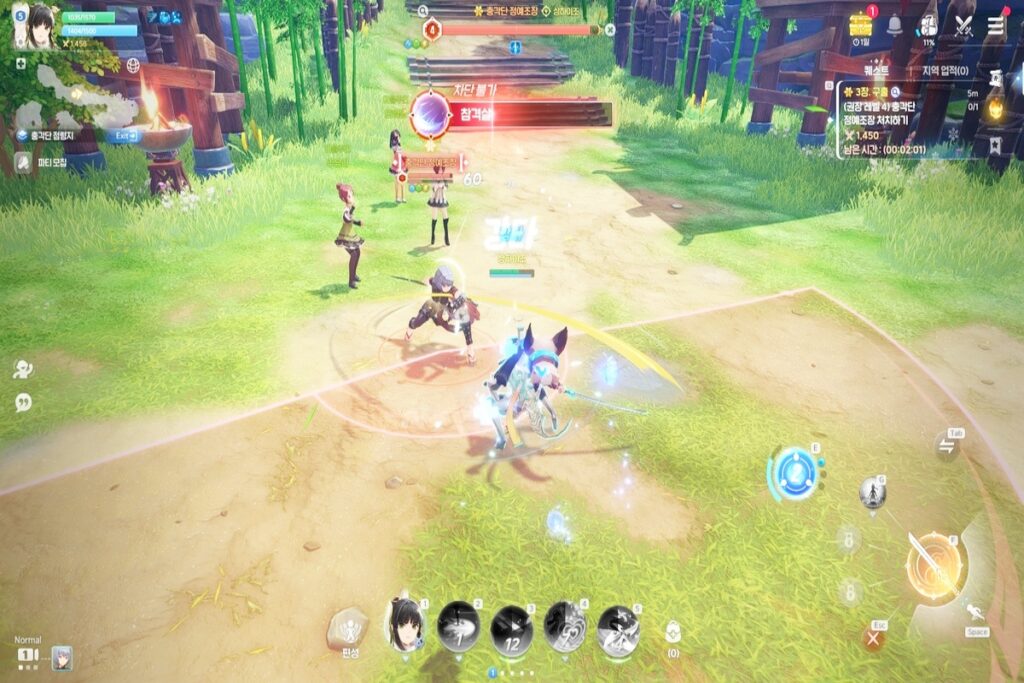Image resolution: width=1024 pixels, height=683 pixels.
Task: Activate the skill showing cooldown 12
Action: pyautogui.click(x=511, y=629)
